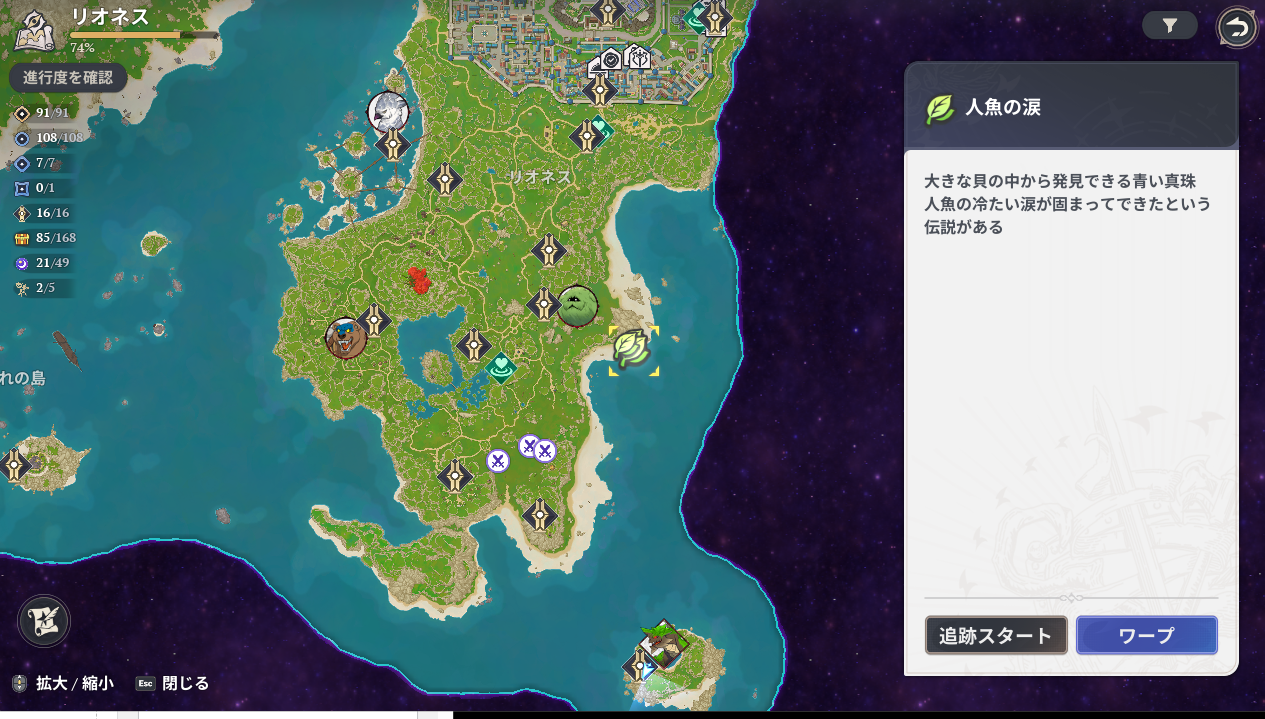Start tracking with 追跡スタート button

coord(996,635)
